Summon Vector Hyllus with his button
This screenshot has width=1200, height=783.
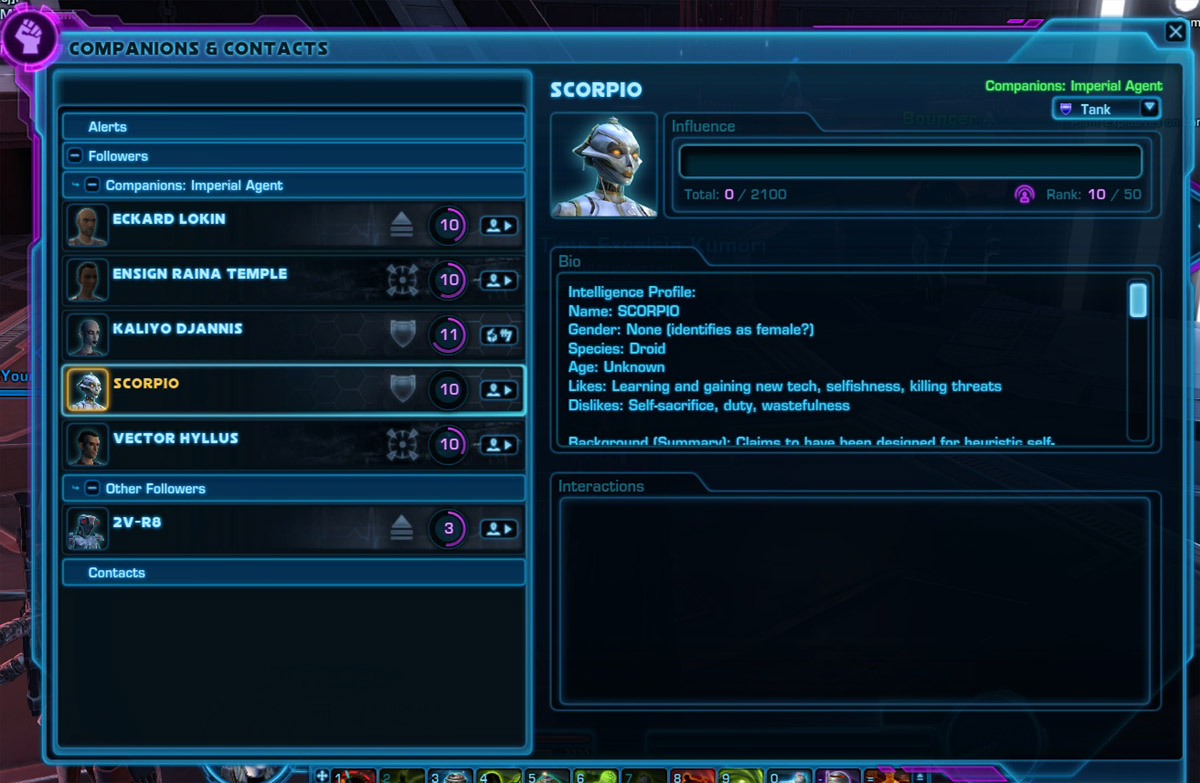click(x=499, y=444)
